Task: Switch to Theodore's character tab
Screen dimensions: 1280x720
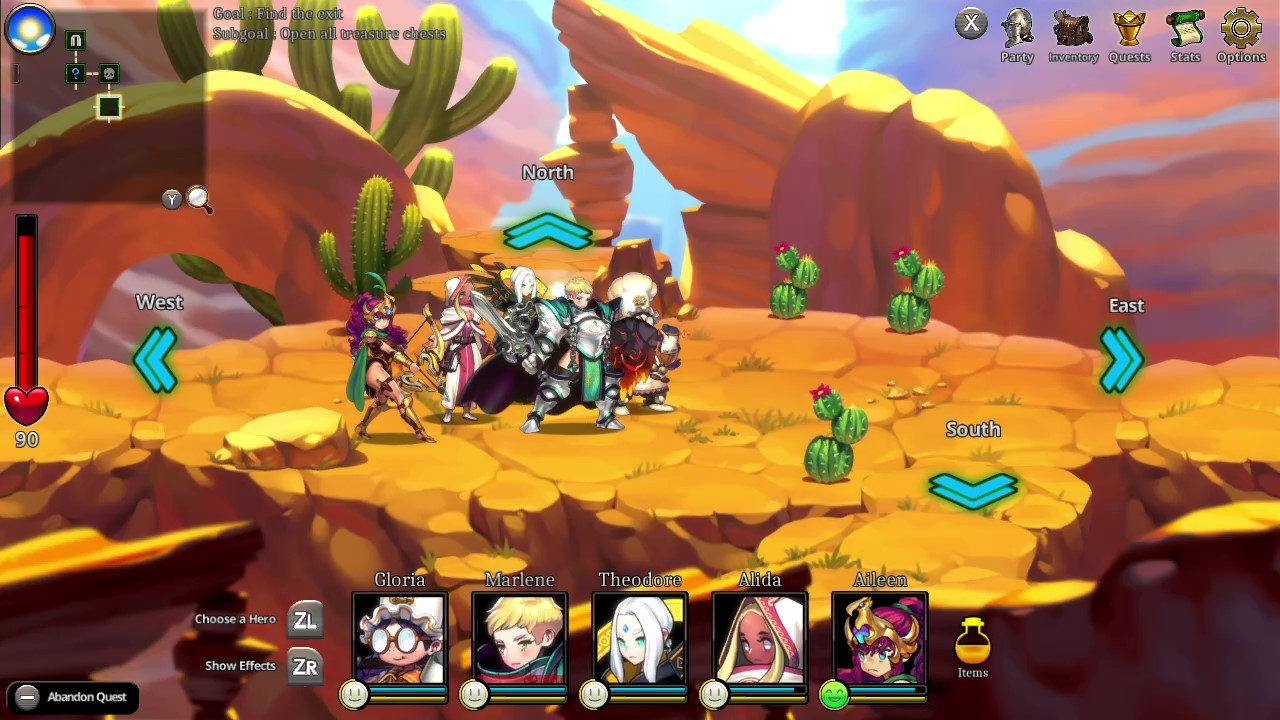Action: (x=640, y=640)
